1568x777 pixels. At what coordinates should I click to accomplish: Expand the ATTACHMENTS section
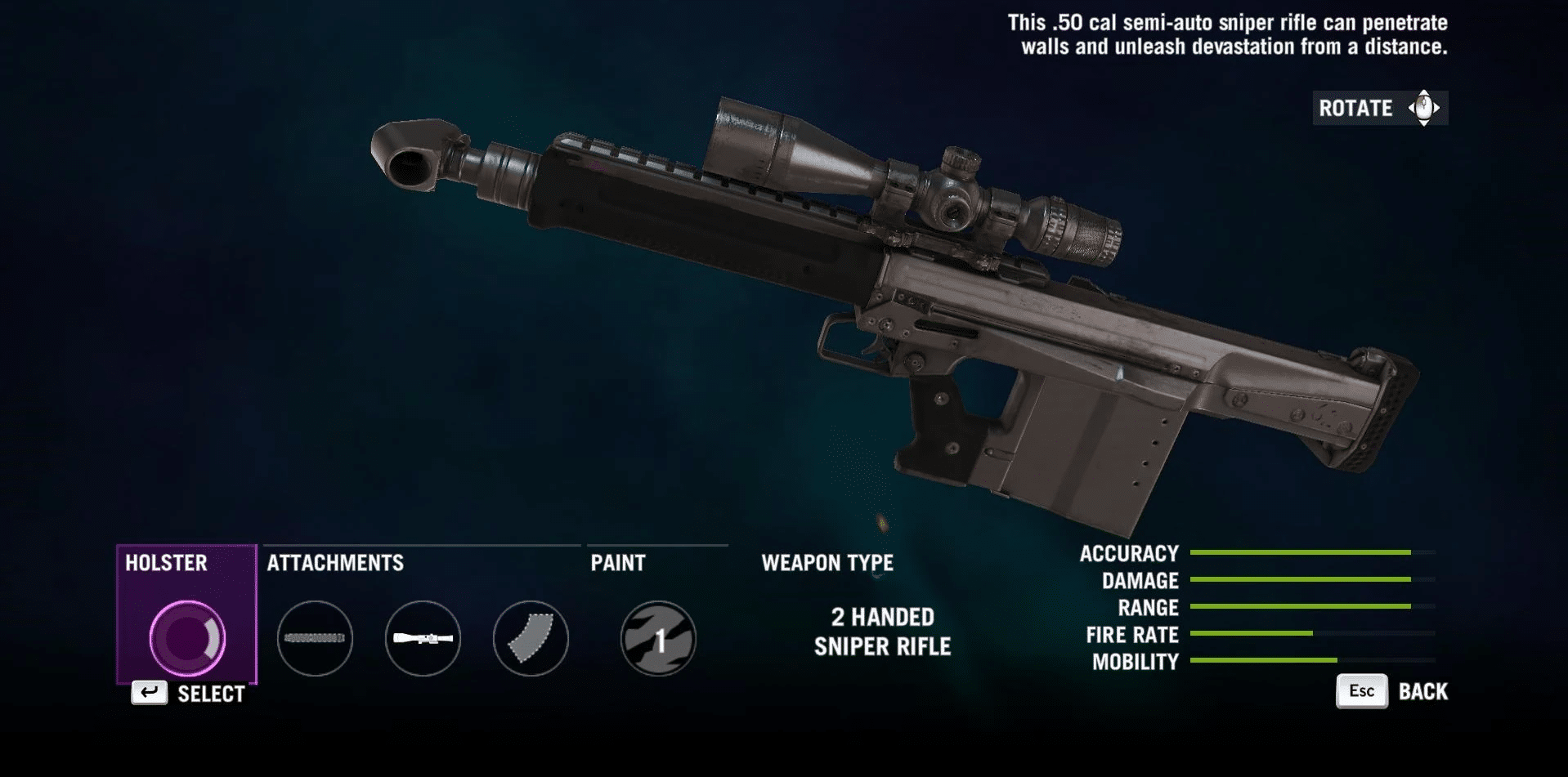click(335, 562)
